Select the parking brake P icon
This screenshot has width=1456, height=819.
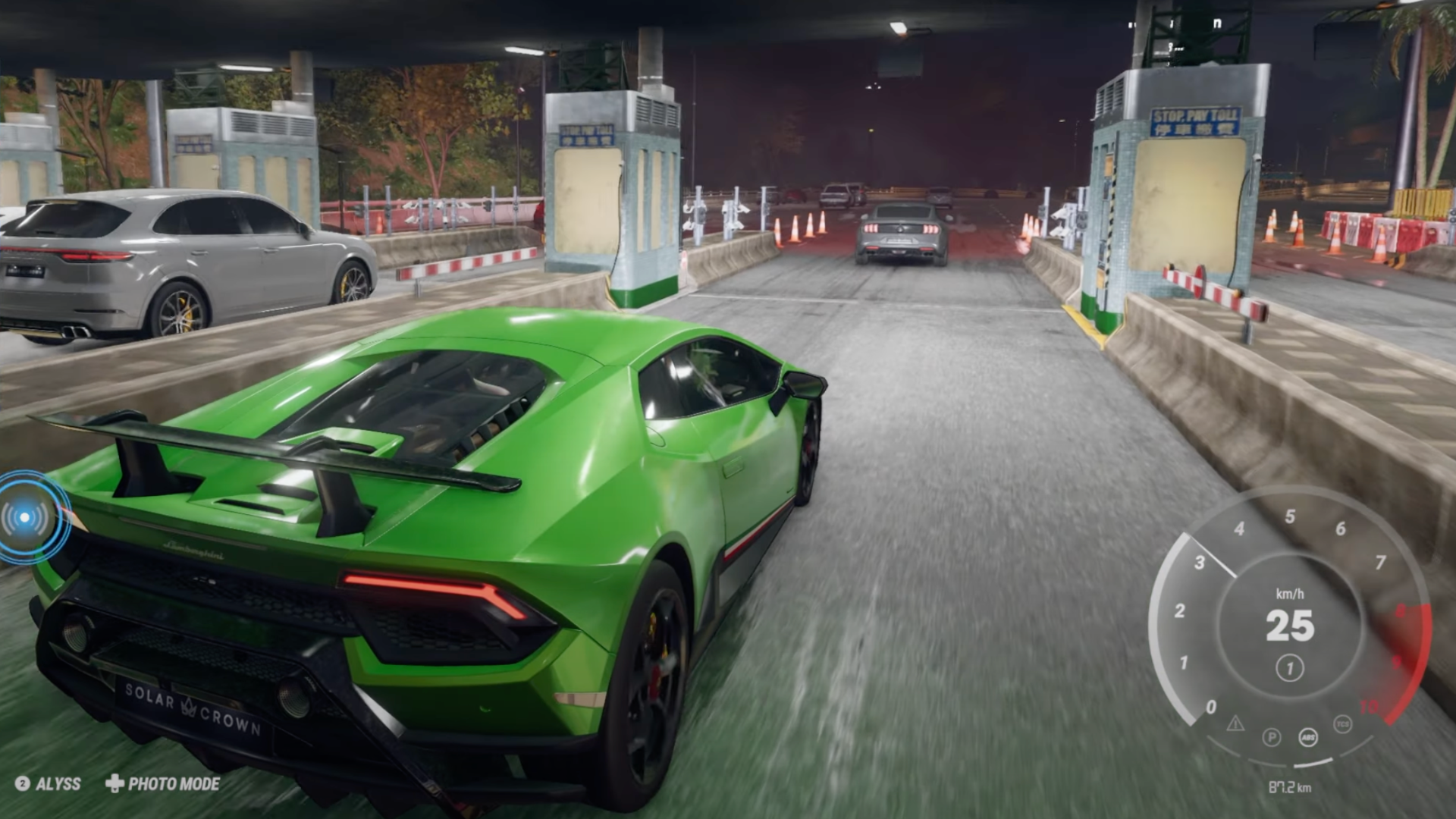1272,737
